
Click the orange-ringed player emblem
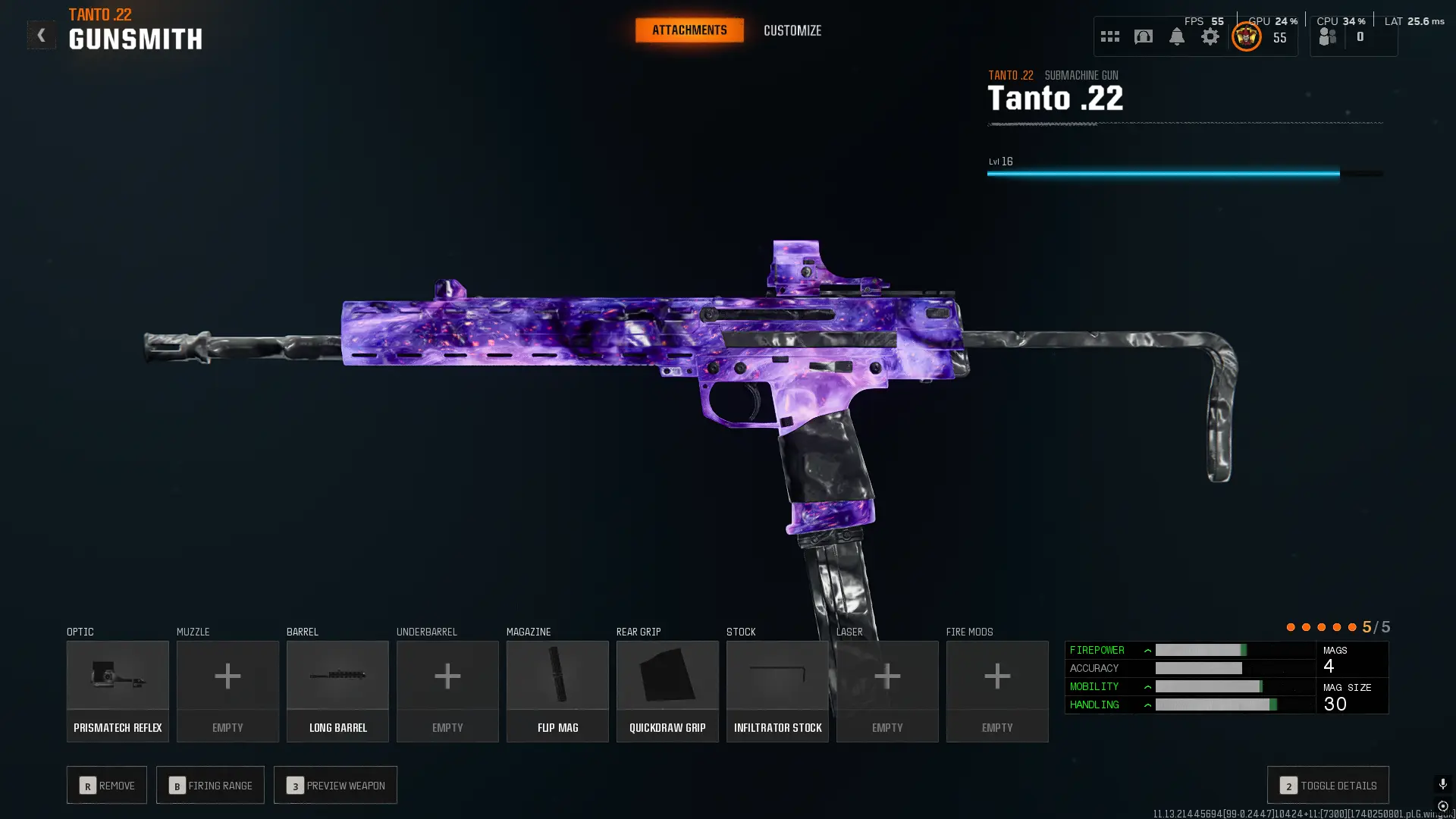click(x=1245, y=36)
